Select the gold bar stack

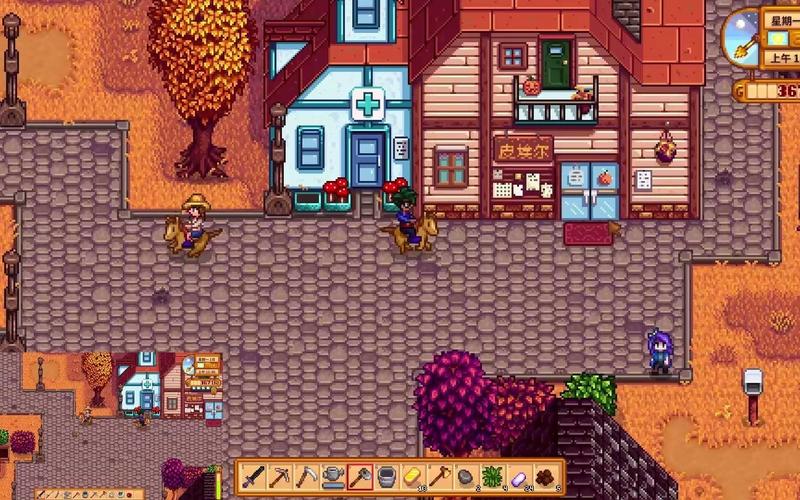[x=413, y=477]
